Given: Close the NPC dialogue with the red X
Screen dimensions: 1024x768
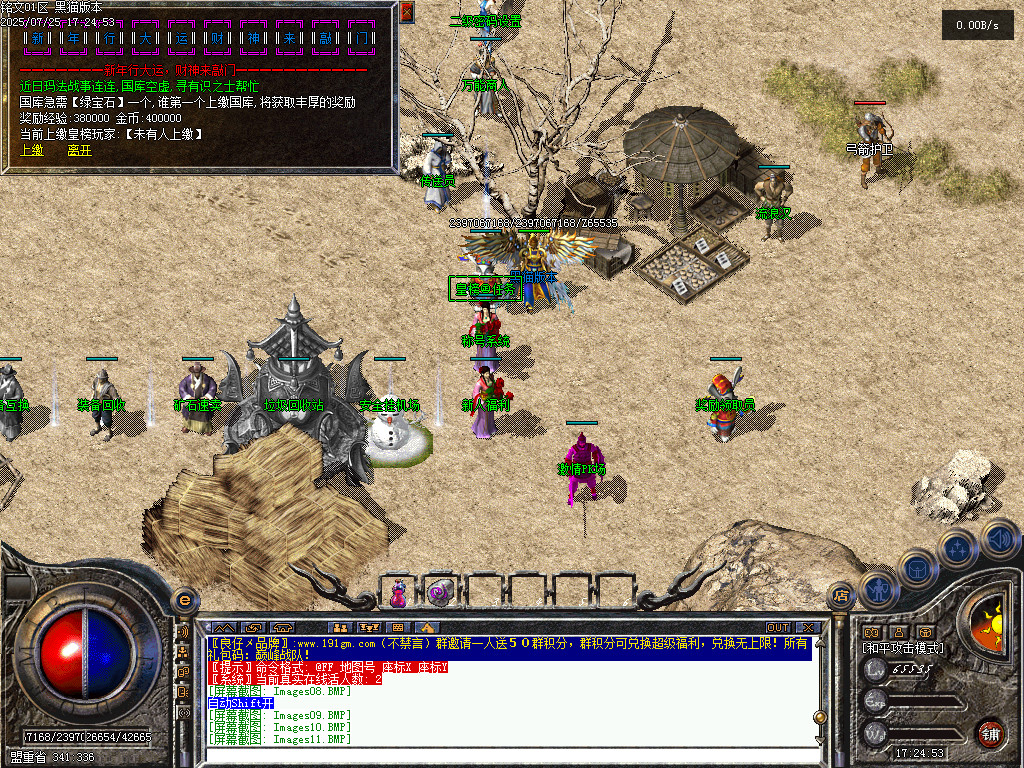Looking at the screenshot, I should tap(407, 12).
